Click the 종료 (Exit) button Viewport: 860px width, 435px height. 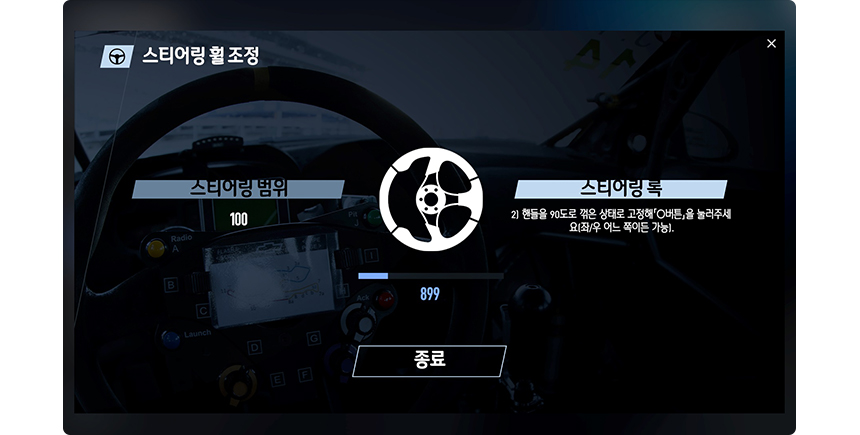click(x=429, y=361)
